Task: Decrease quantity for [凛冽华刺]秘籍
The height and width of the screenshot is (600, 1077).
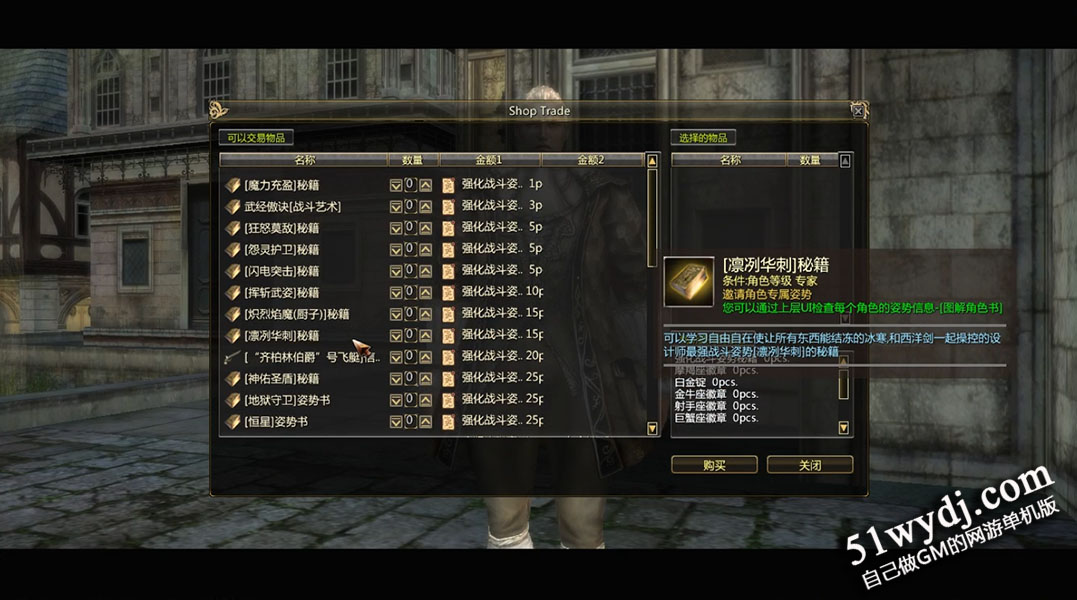Action: 396,336
